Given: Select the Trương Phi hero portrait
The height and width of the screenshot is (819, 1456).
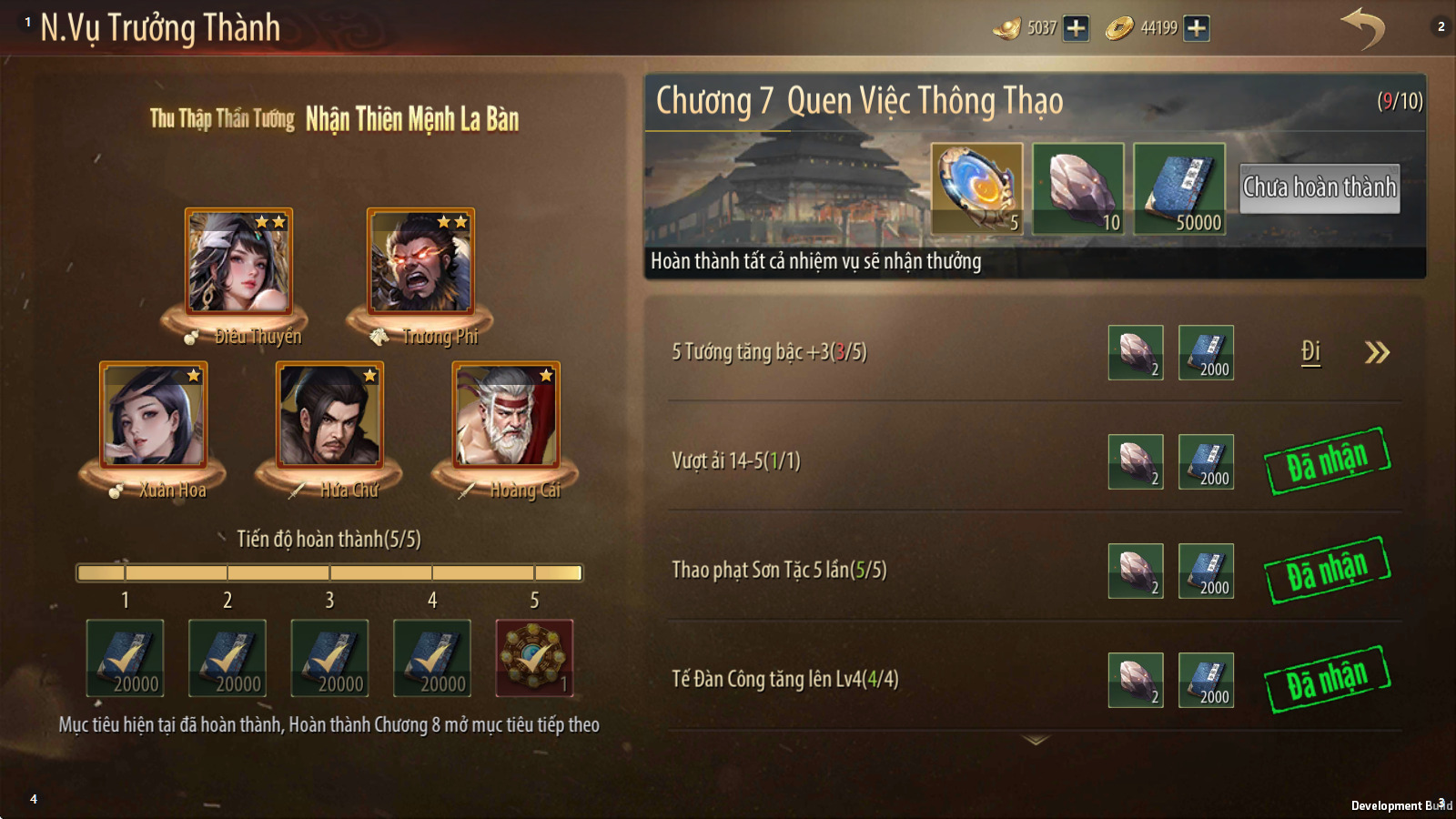Looking at the screenshot, I should click(x=420, y=262).
